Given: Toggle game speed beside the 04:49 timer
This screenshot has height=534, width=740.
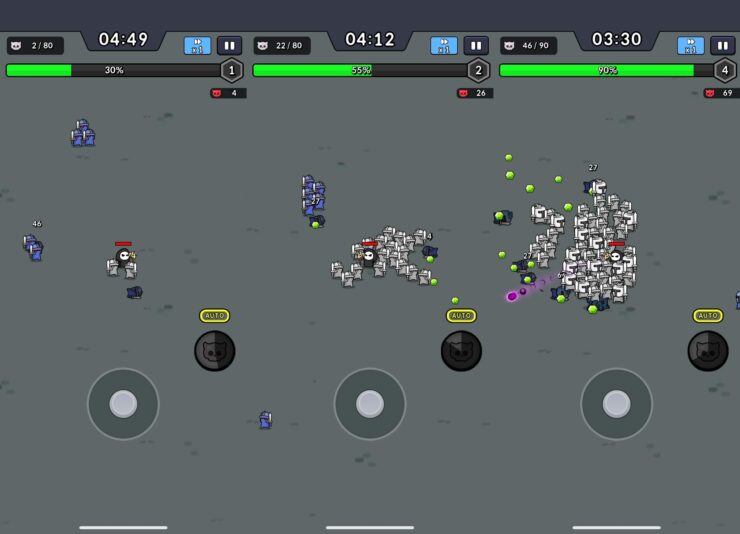Looking at the screenshot, I should 197,46.
